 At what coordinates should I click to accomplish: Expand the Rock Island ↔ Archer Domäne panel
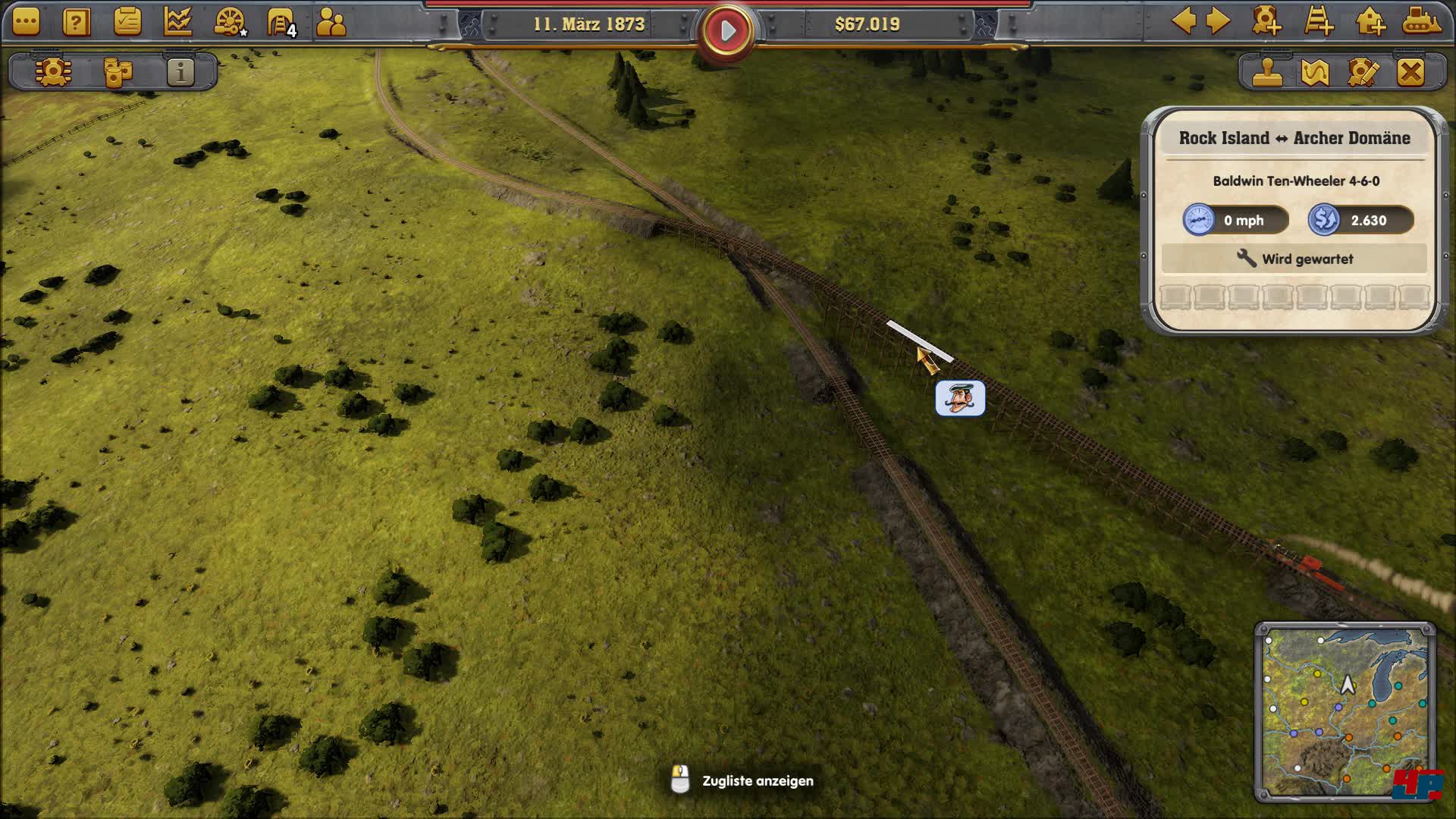tap(1293, 139)
